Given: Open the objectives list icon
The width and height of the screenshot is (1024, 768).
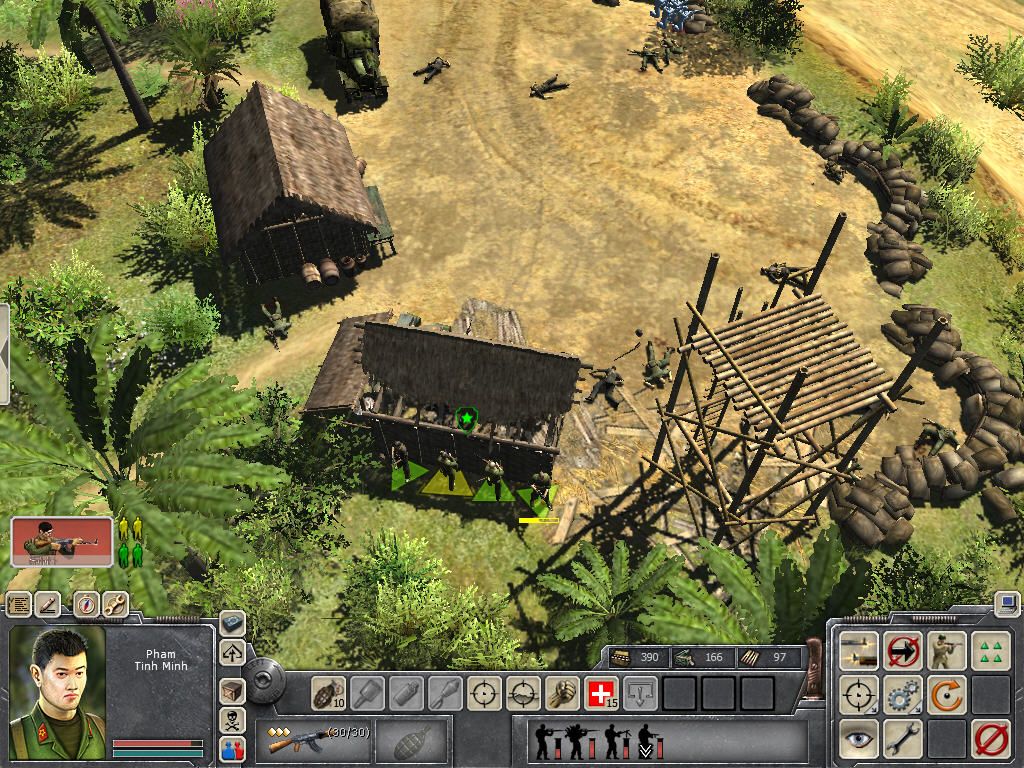Looking at the screenshot, I should click(x=17, y=604).
